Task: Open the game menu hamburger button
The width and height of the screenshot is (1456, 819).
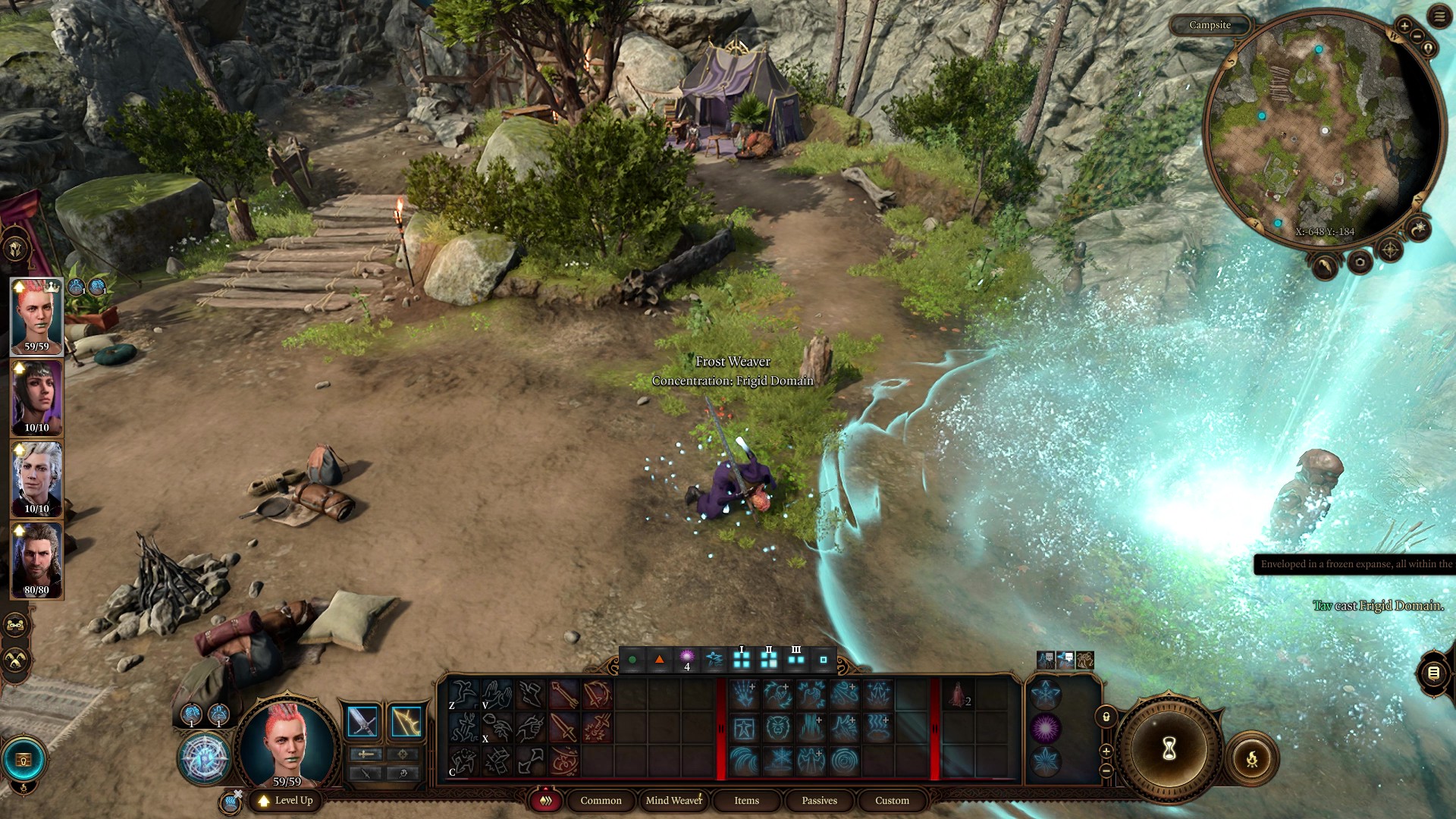Action: (x=1439, y=17)
